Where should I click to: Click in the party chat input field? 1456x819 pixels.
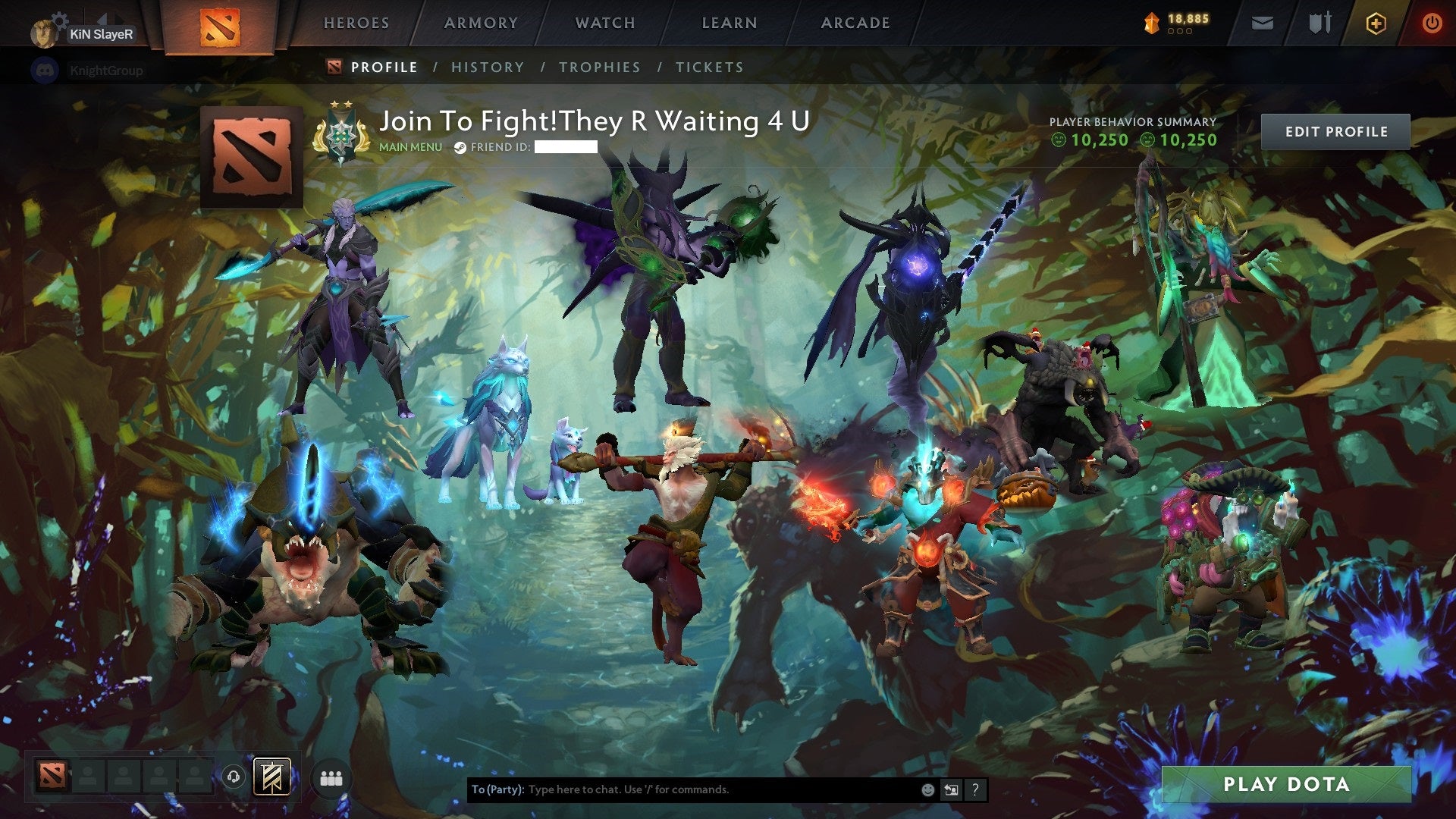682,789
